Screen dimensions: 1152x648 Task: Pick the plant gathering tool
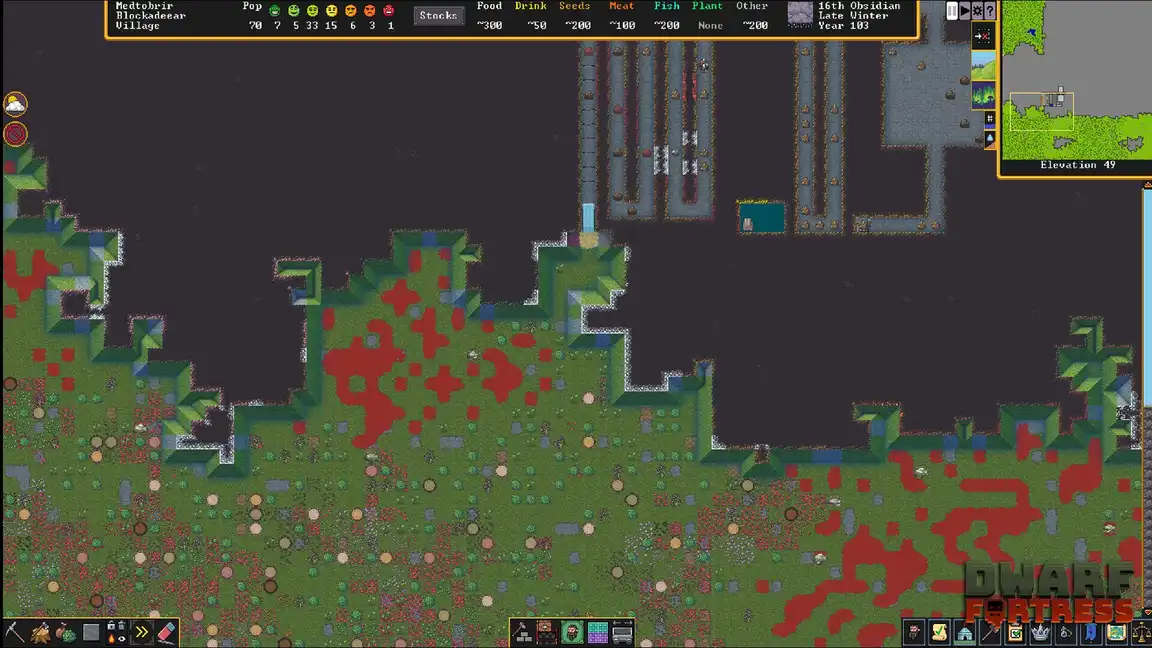[x=66, y=632]
